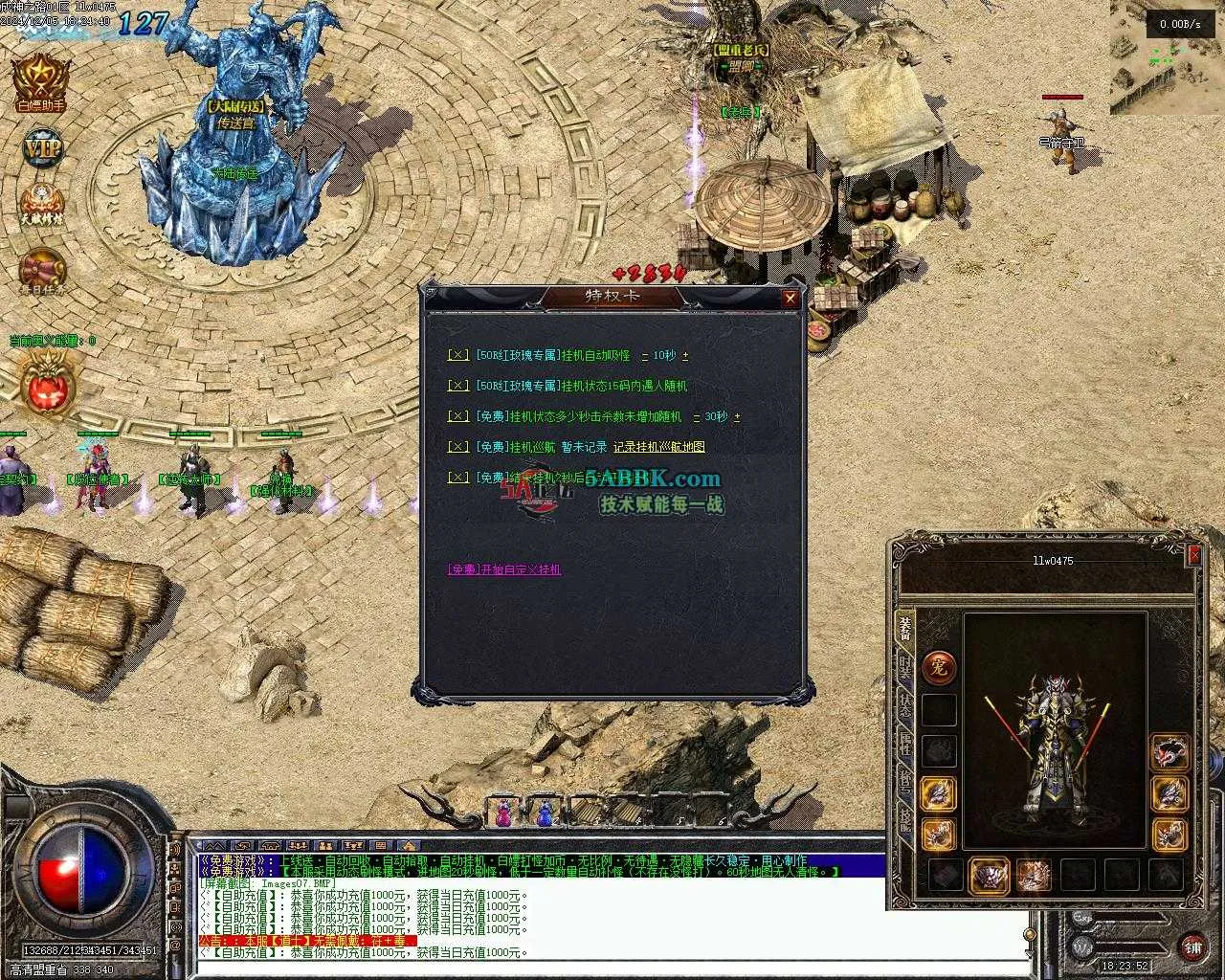Open the 天赋修炼 talent training icon
1225x980 pixels.
pos(42,204)
